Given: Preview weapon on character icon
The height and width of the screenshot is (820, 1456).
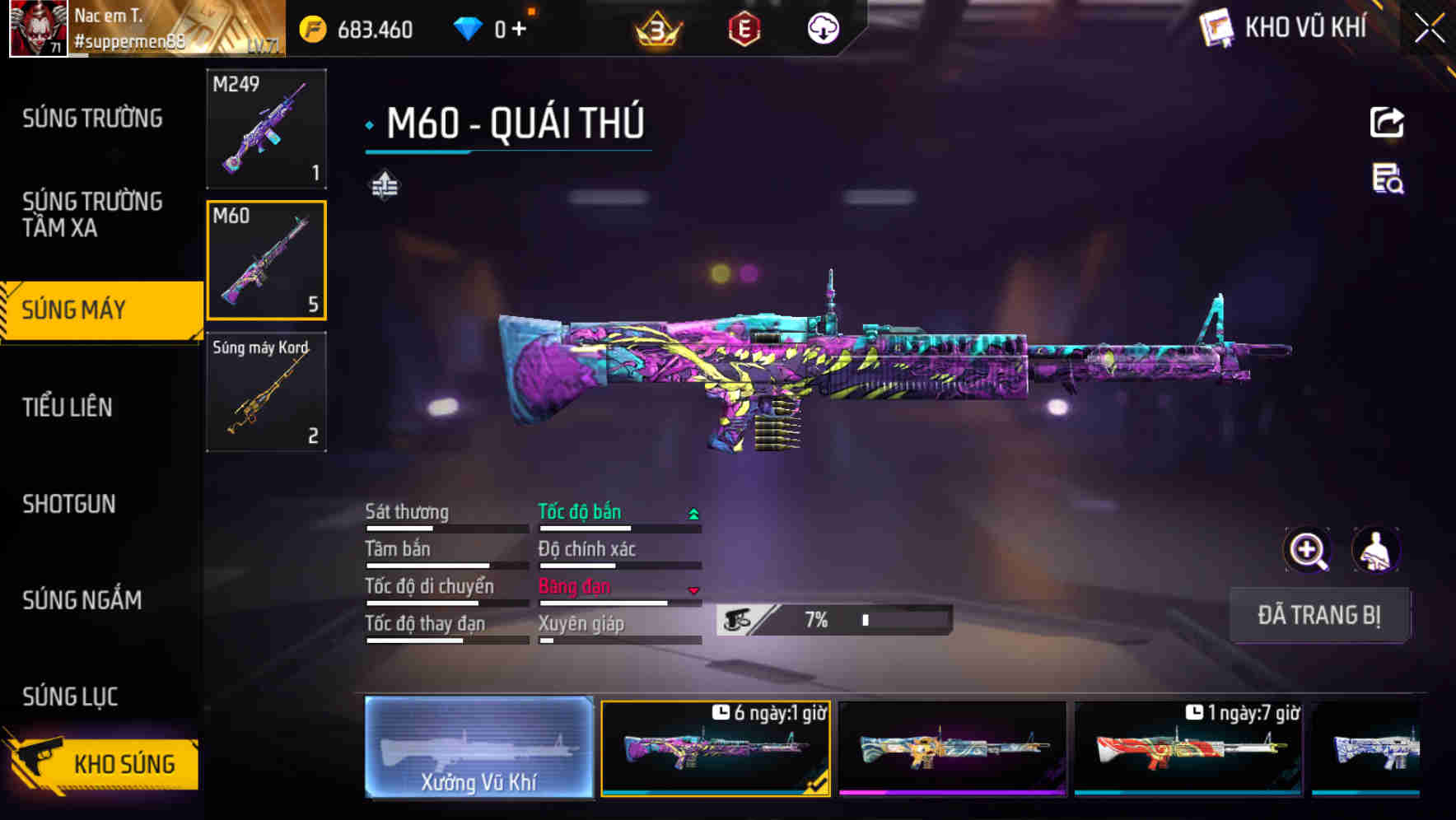Looking at the screenshot, I should click(1375, 550).
